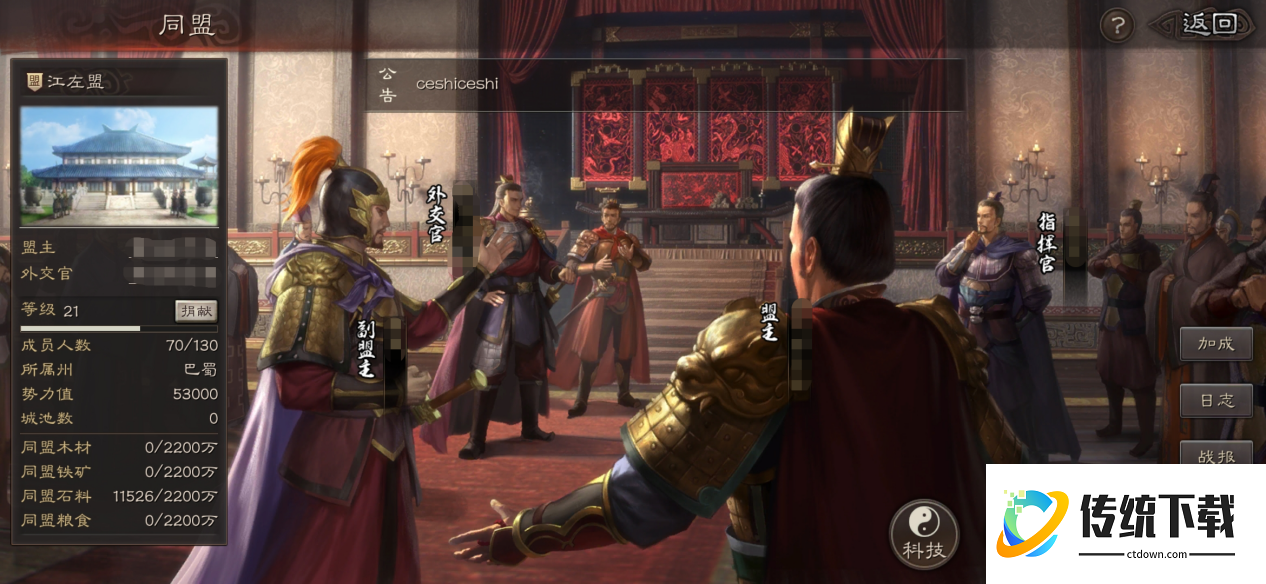
Task: Select the 外交官 diplomat position label
Action: tap(435, 213)
